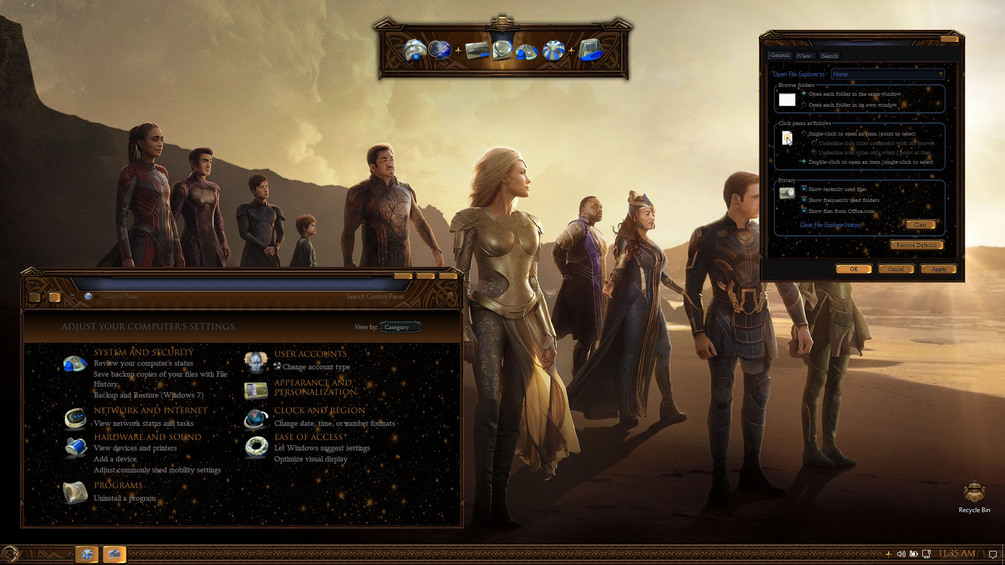Choose the Ease of Access category
This screenshot has height=565, width=1005.
point(310,437)
